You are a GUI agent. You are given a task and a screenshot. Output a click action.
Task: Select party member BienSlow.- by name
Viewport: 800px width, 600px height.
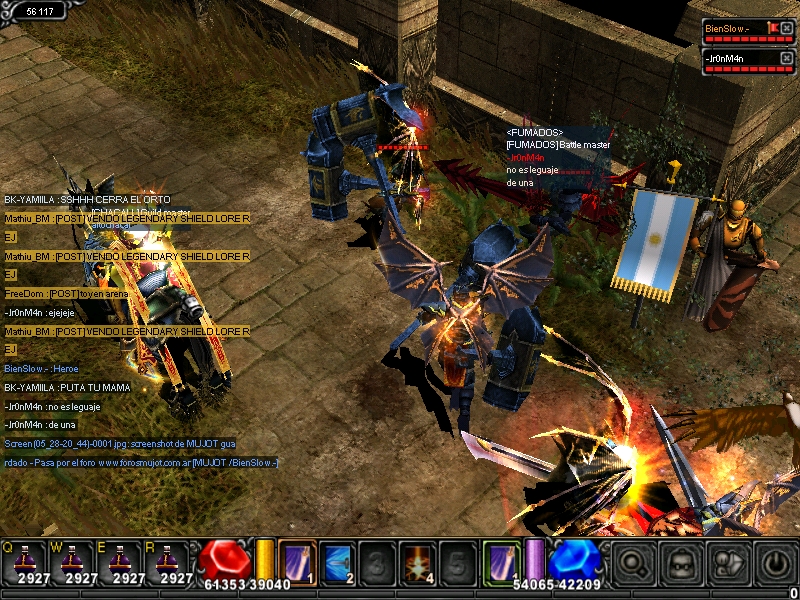pos(728,29)
